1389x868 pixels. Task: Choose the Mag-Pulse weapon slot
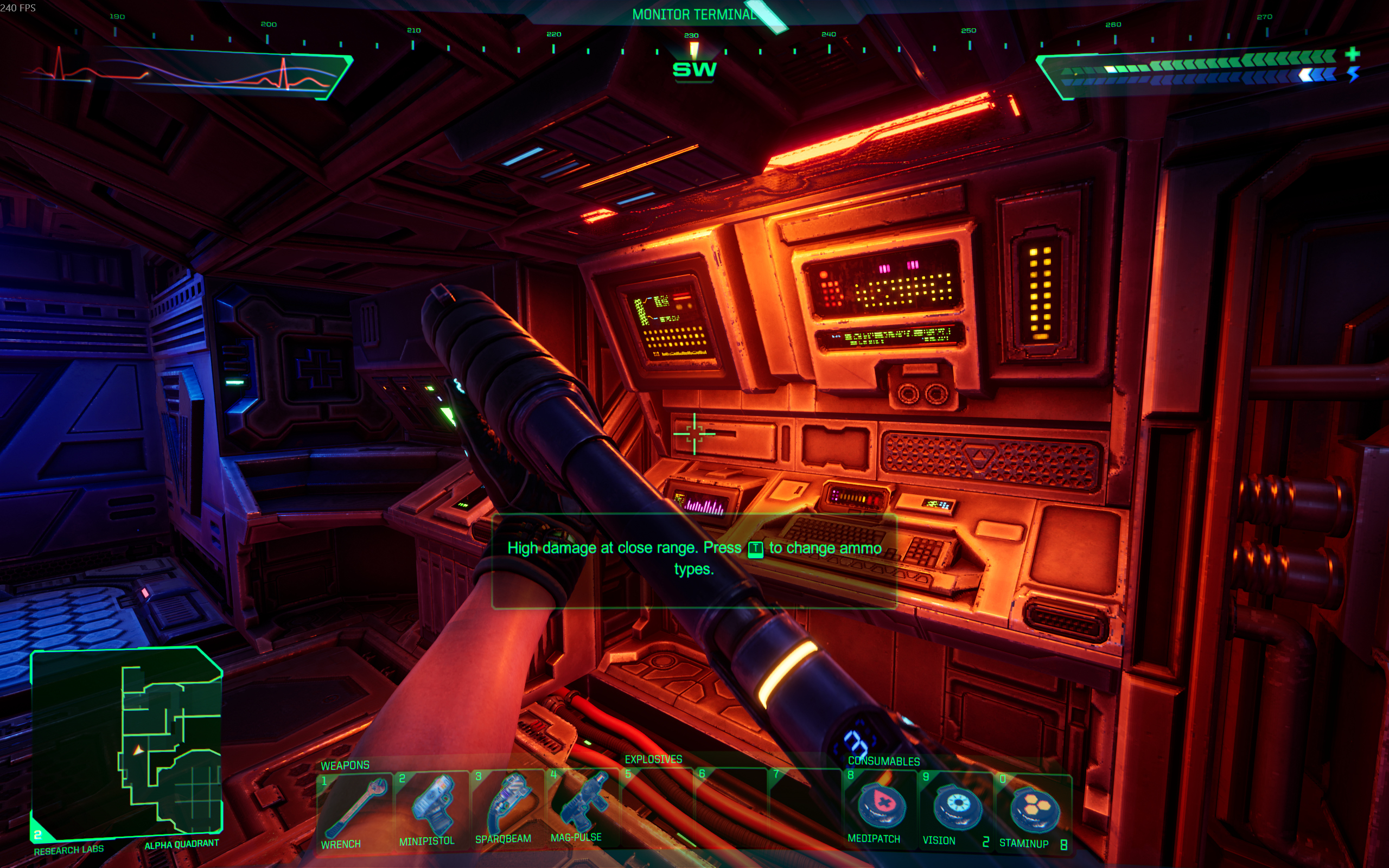pos(581,806)
